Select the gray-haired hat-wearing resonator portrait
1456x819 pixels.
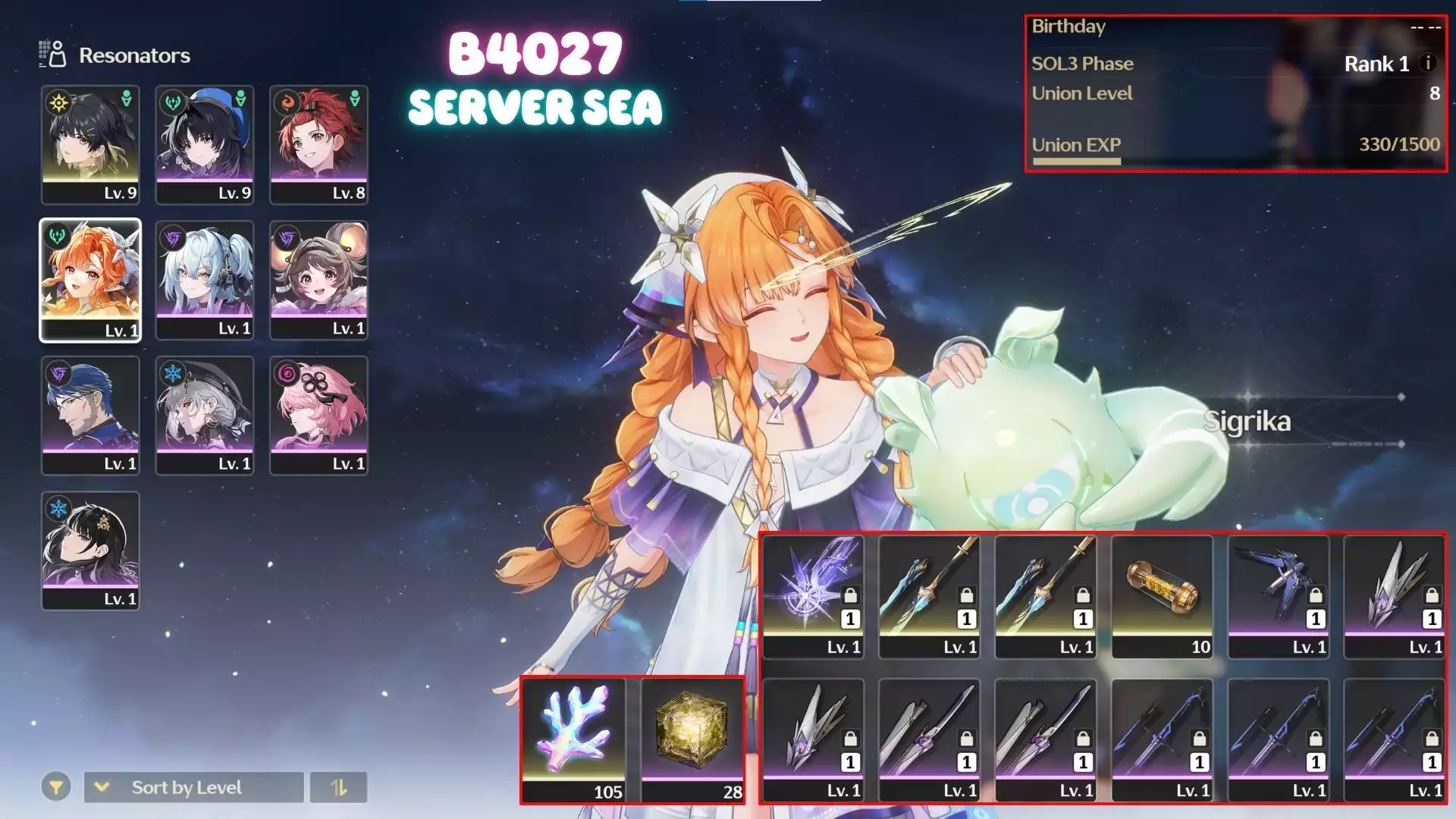(x=205, y=415)
